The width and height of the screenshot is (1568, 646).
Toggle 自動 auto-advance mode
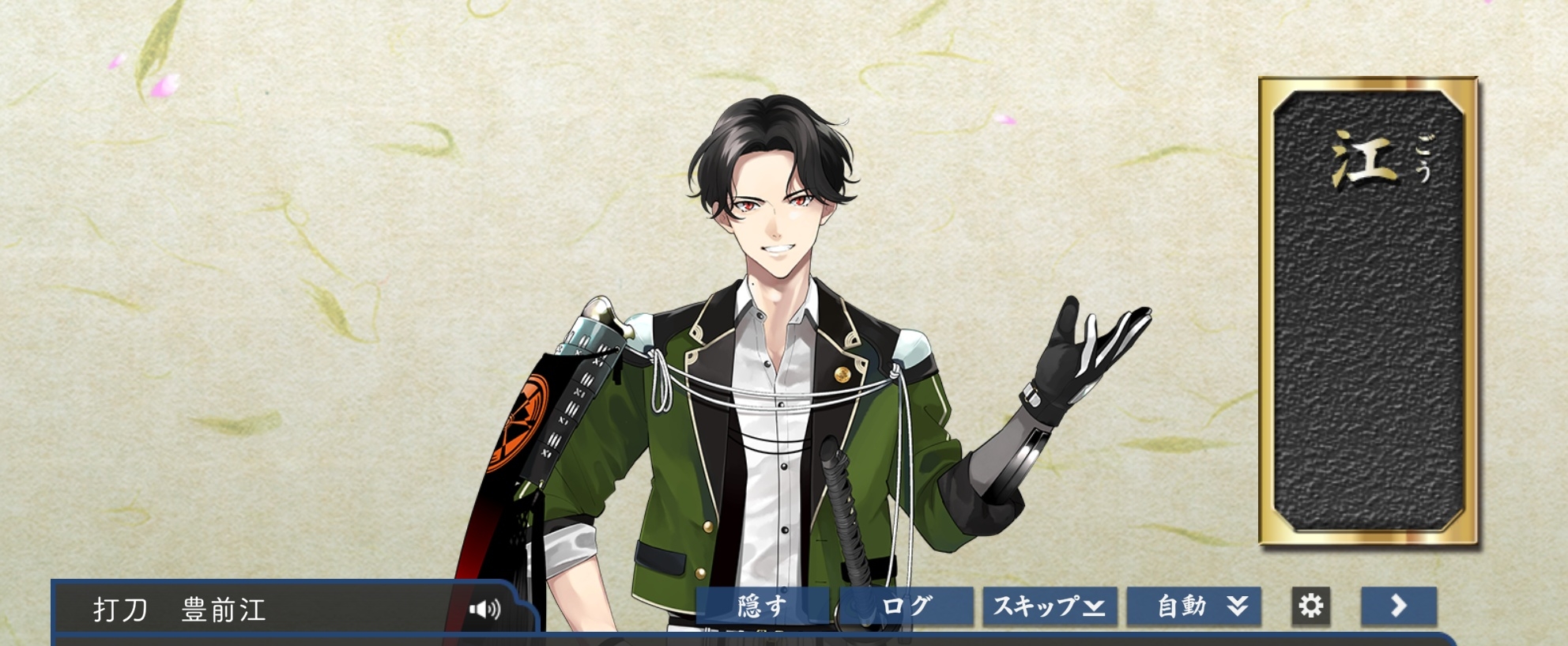(x=1193, y=606)
